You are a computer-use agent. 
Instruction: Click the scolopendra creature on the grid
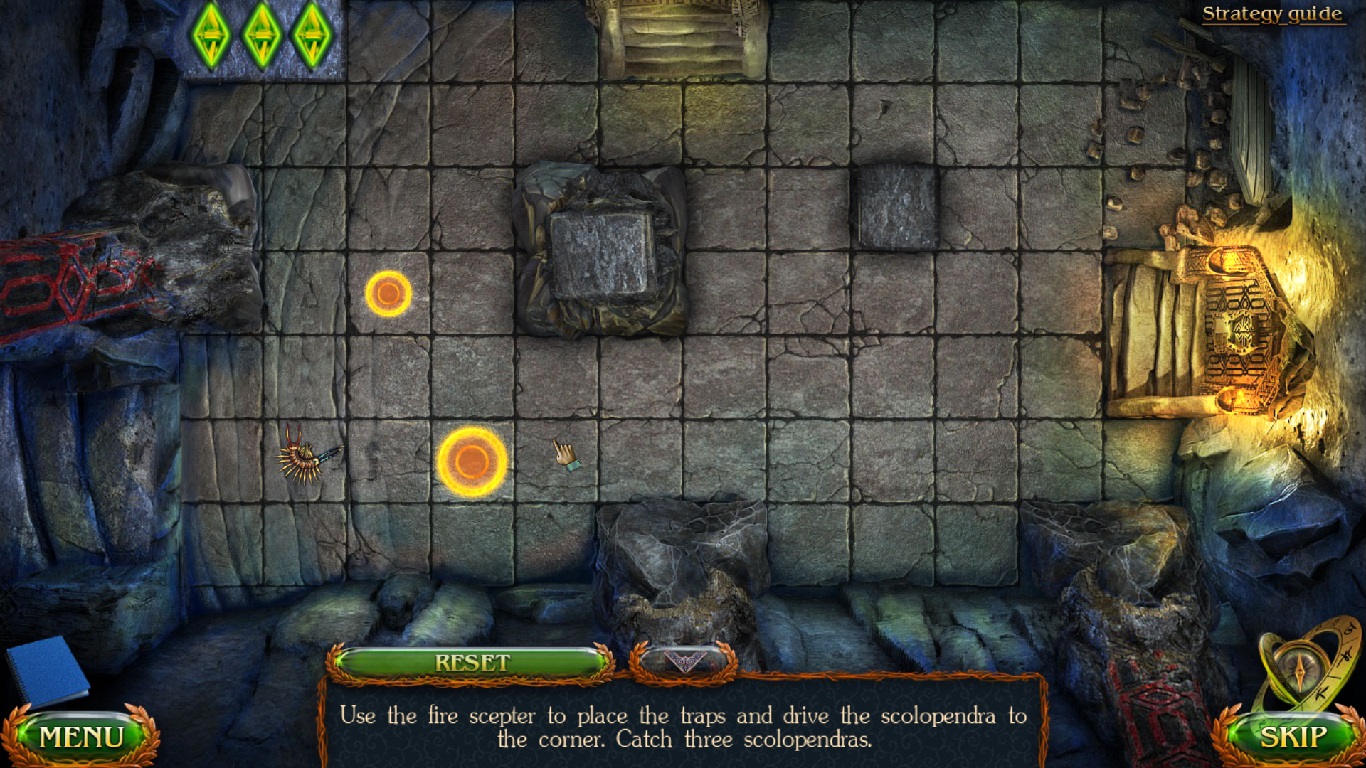click(305, 456)
